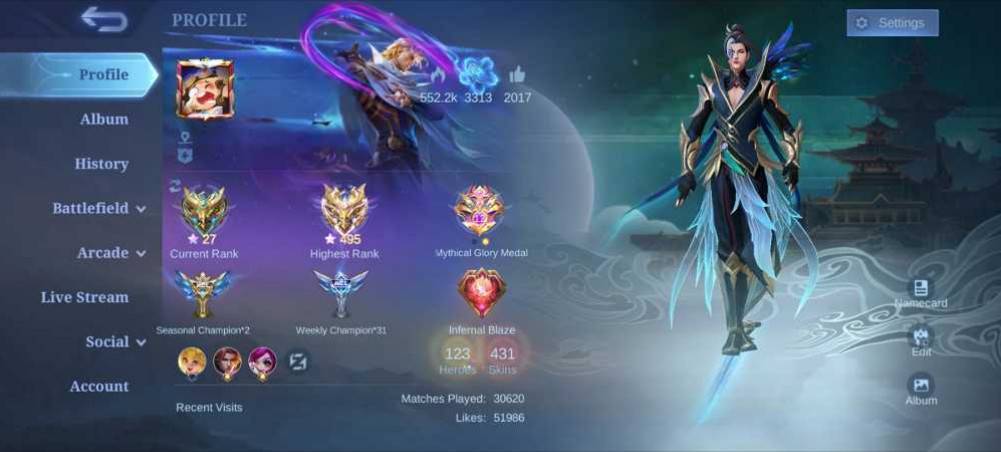Open the Seasonal Champion trophy
The image size is (1001, 452).
(203, 293)
